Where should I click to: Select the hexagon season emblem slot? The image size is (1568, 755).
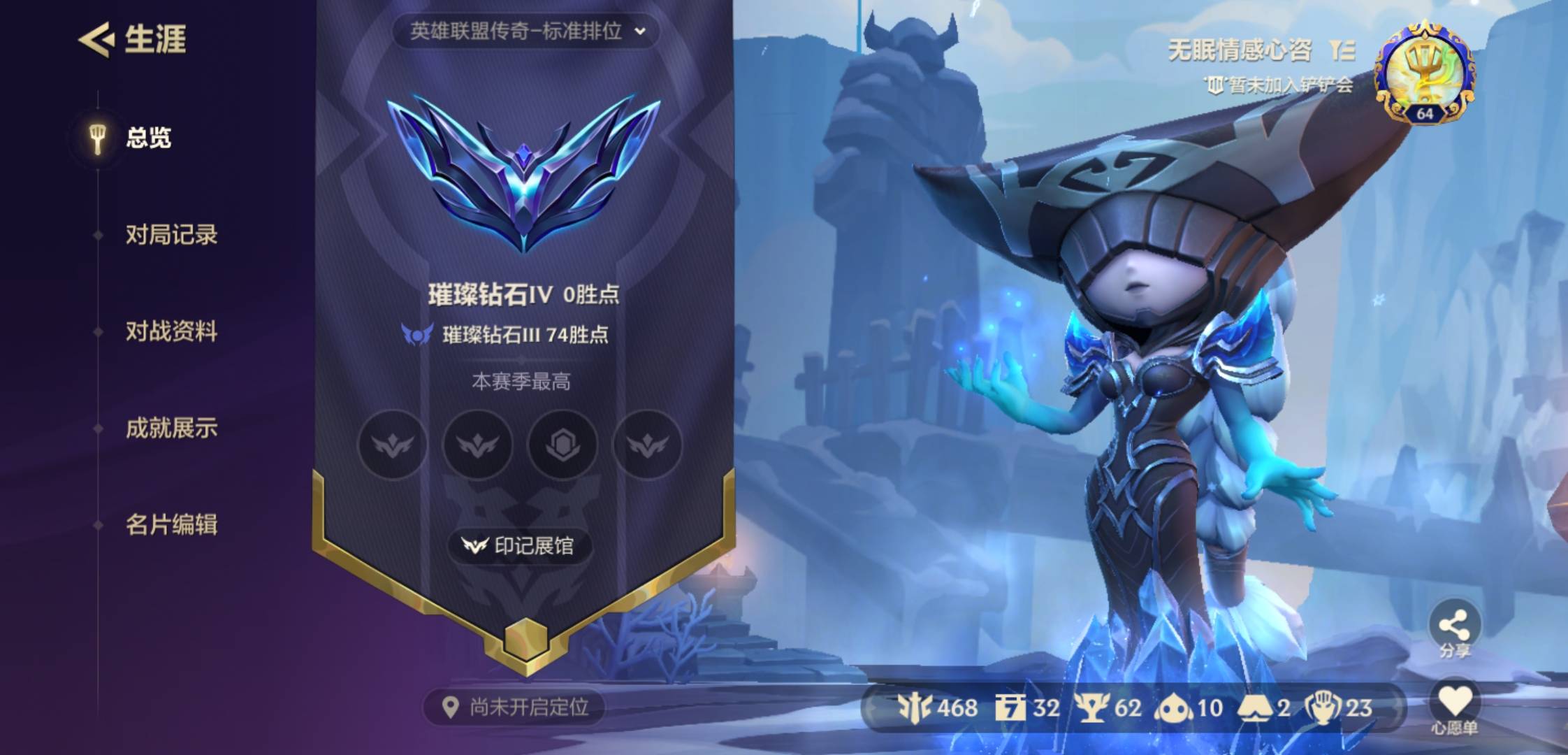562,445
